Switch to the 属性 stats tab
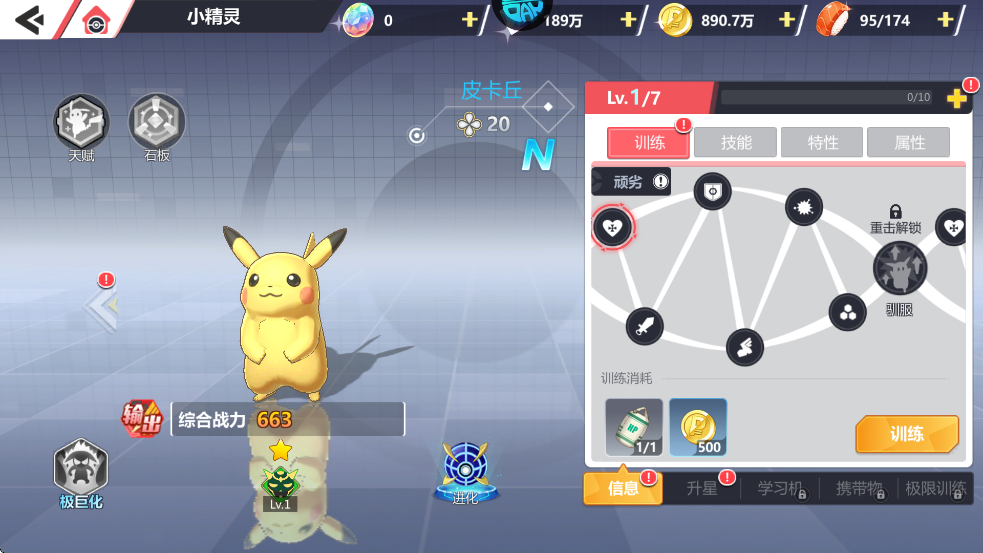This screenshot has width=983, height=553. click(909, 143)
